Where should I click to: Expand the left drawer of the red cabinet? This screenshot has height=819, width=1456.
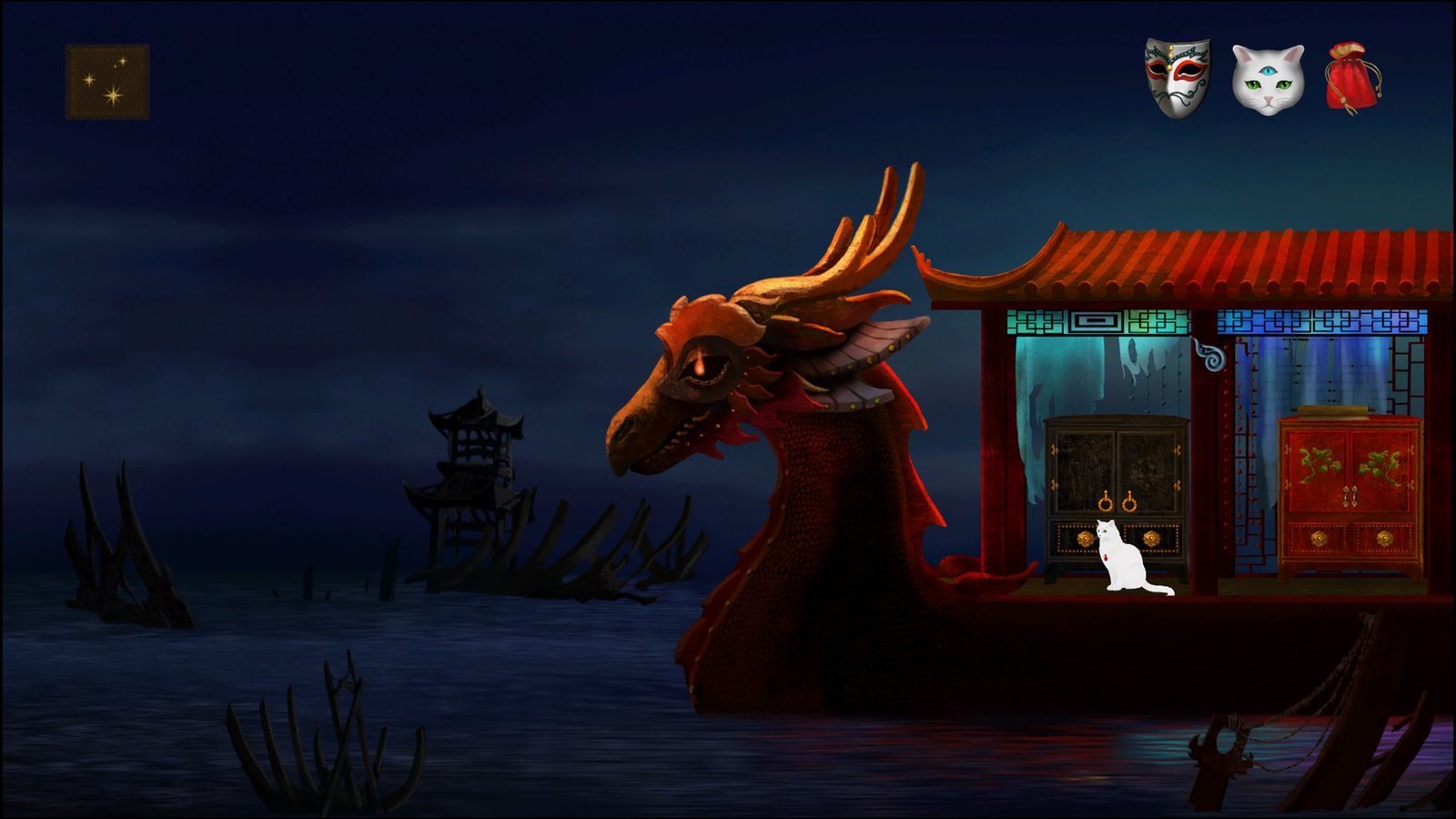[1319, 536]
